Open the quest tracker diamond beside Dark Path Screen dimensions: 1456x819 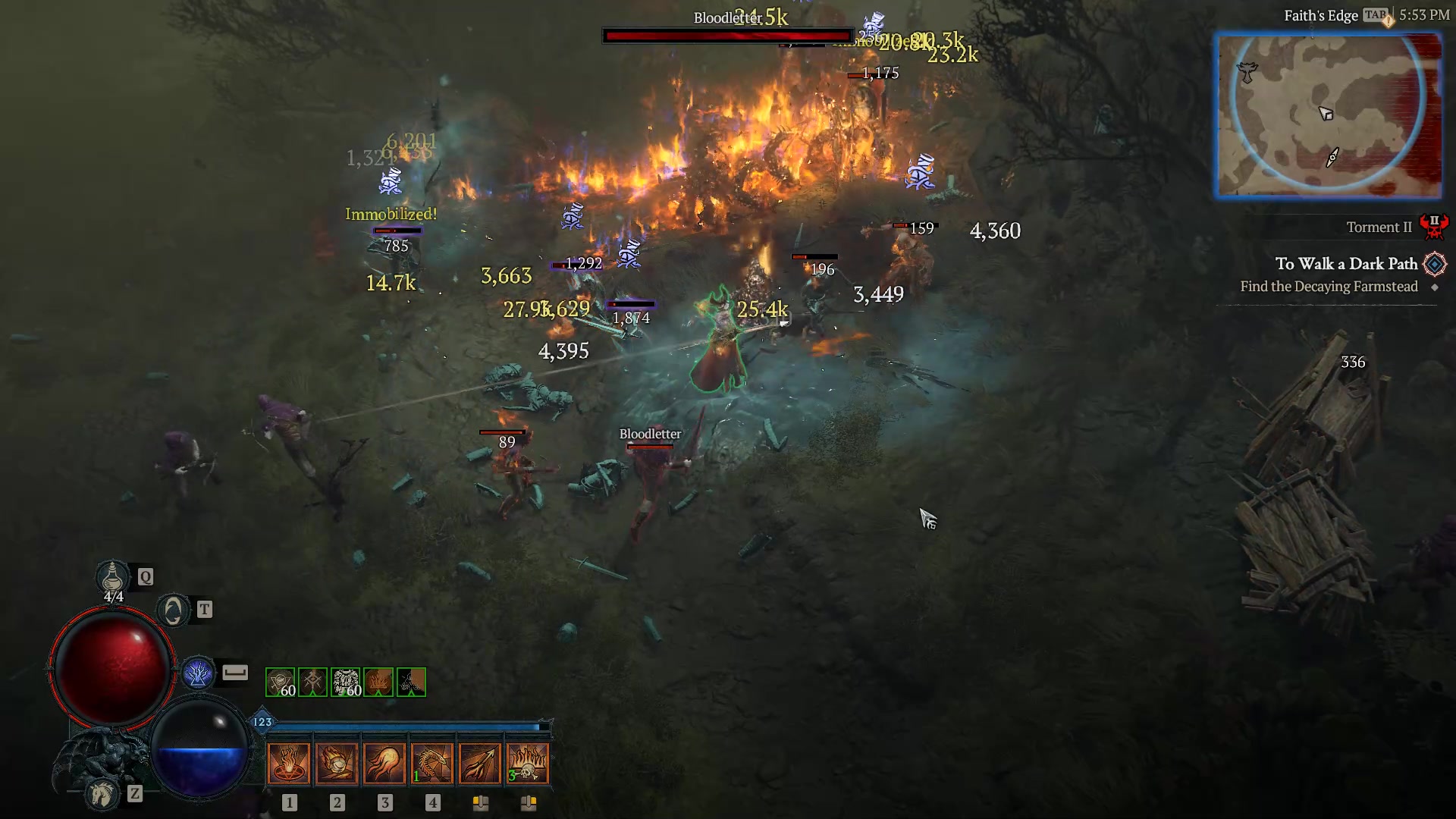1435,264
